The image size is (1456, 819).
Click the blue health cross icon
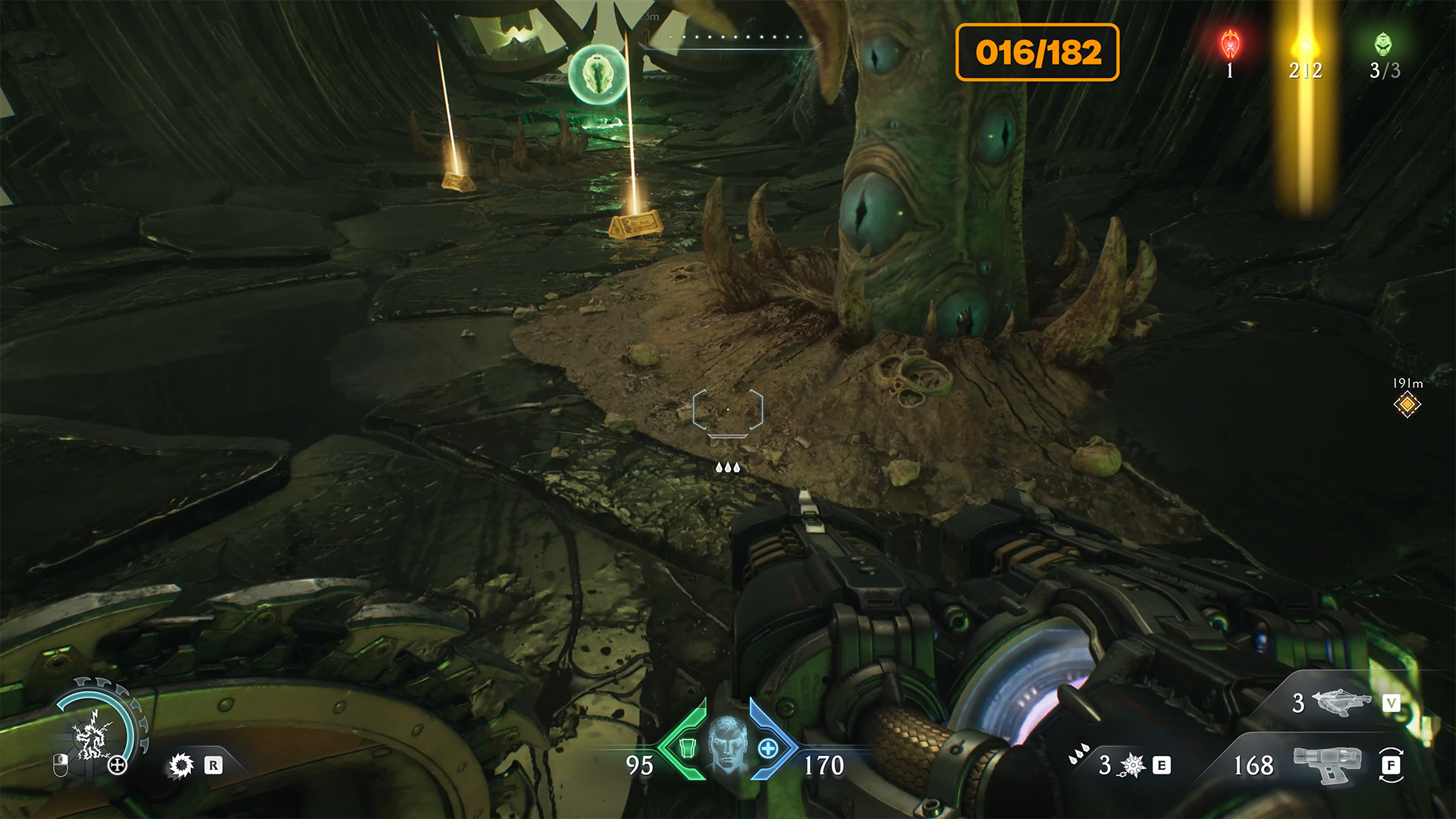768,748
